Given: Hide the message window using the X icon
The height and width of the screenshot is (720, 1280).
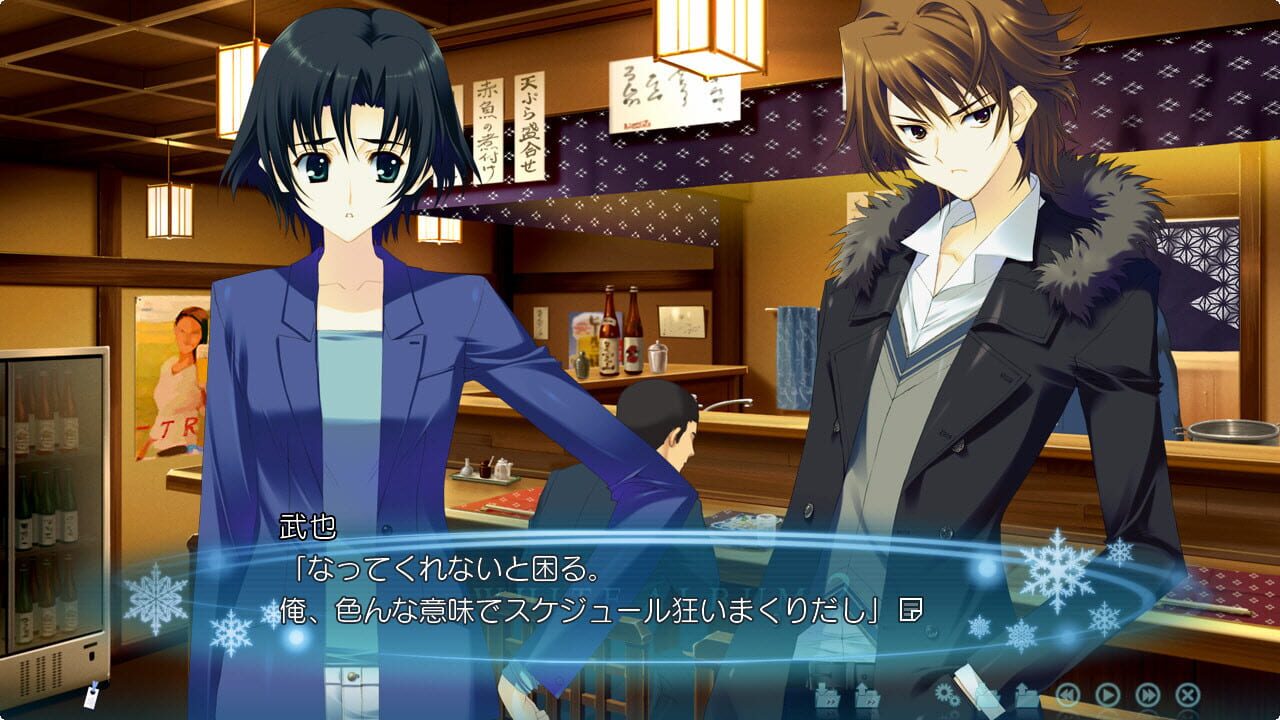Looking at the screenshot, I should 1186,695.
